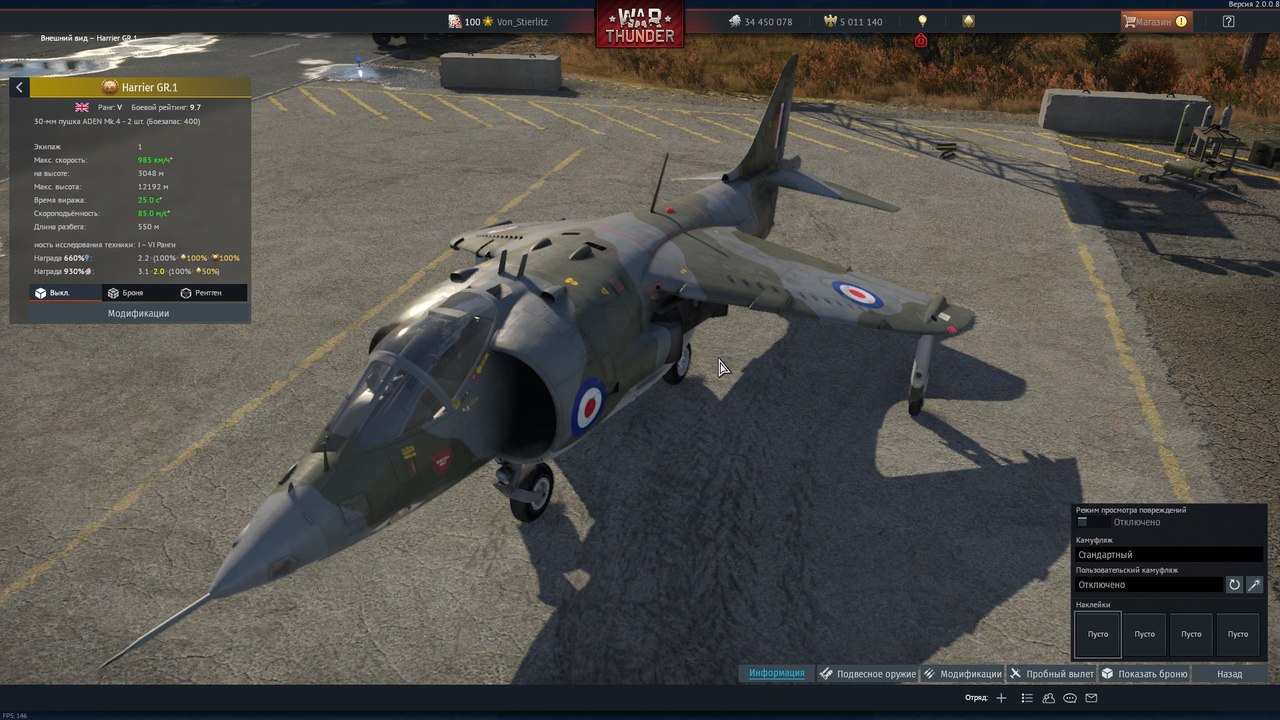Open the user camouflage dropdown set to Отключено
The image size is (1280, 720).
tap(1148, 584)
